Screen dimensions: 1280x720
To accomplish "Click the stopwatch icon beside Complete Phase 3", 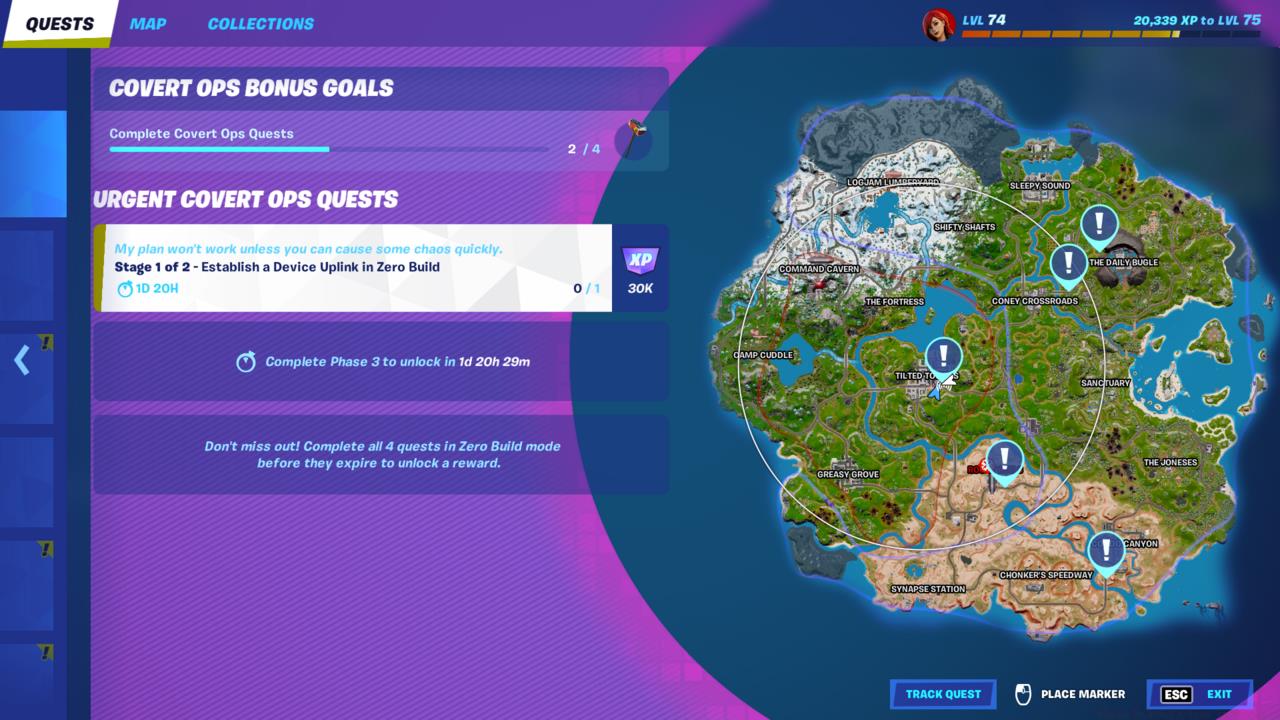I will pos(246,361).
